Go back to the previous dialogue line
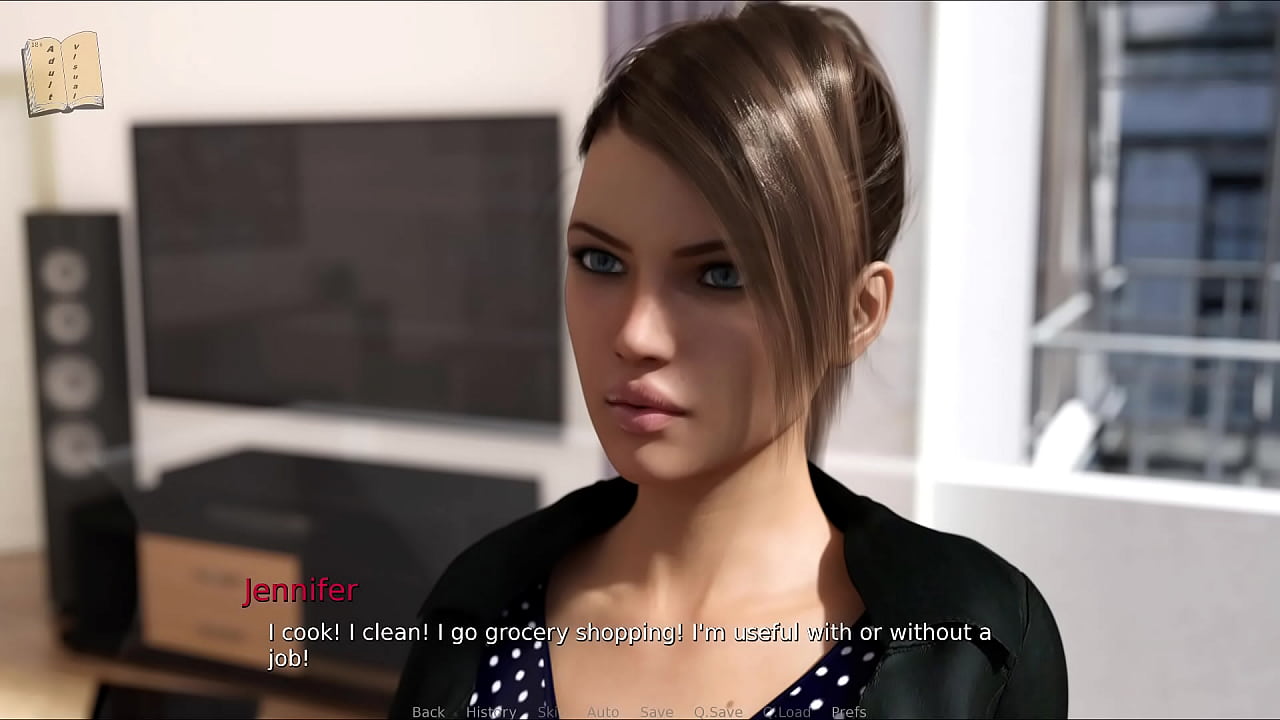This screenshot has width=1280, height=720. point(428,712)
